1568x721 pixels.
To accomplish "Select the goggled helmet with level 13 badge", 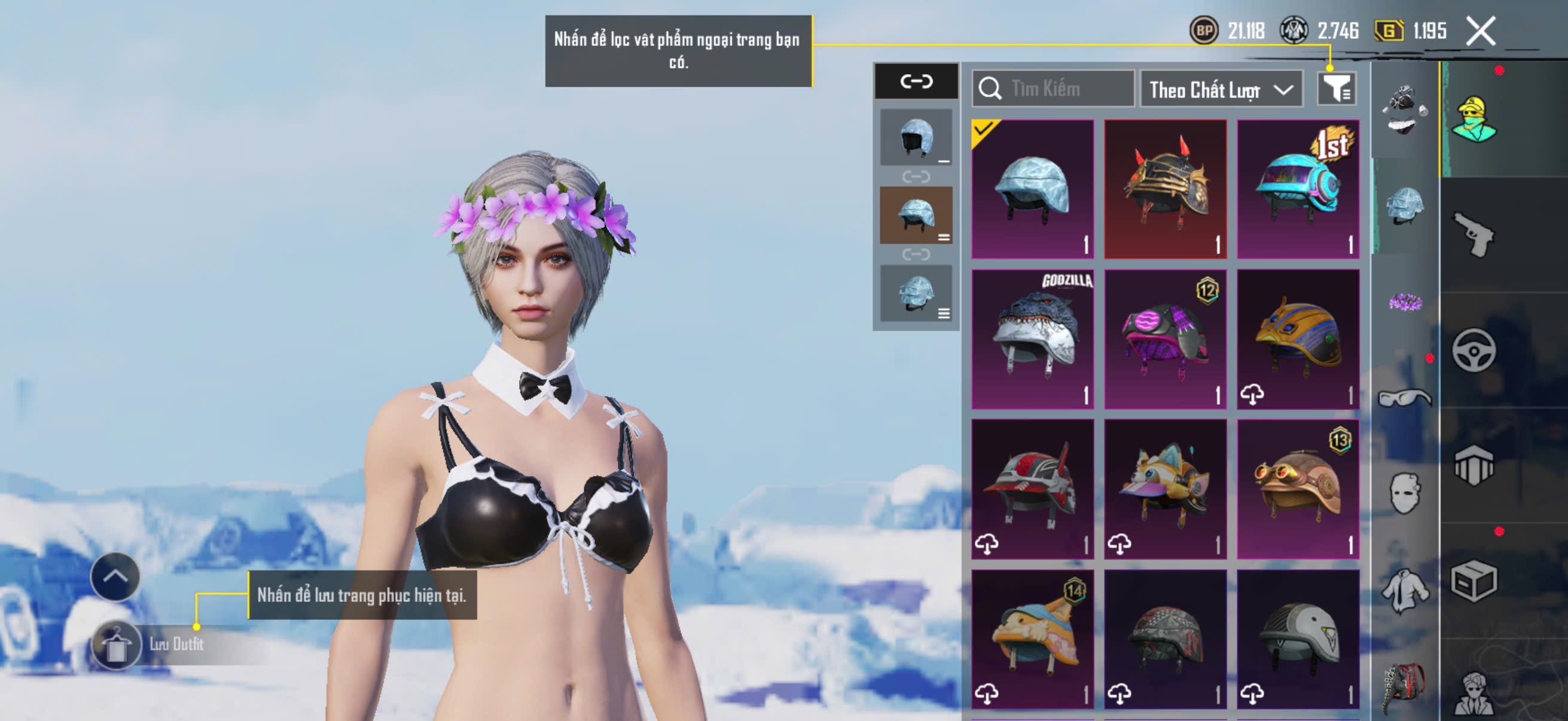I will coord(1298,488).
